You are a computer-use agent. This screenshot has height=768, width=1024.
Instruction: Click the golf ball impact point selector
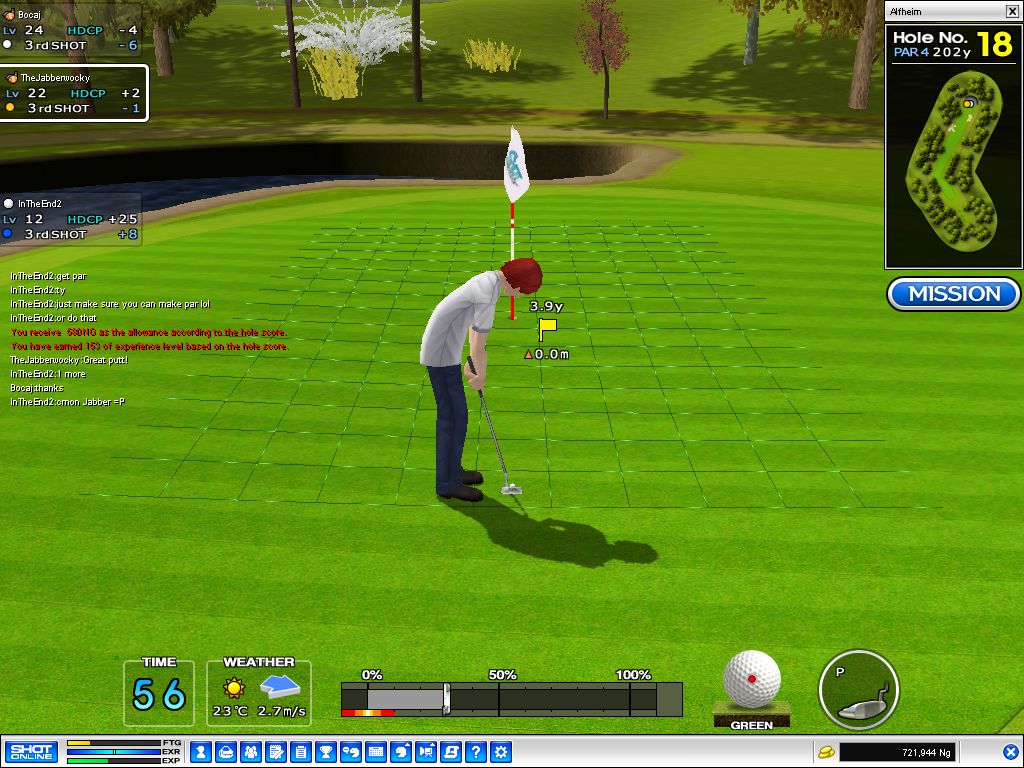[x=752, y=677]
